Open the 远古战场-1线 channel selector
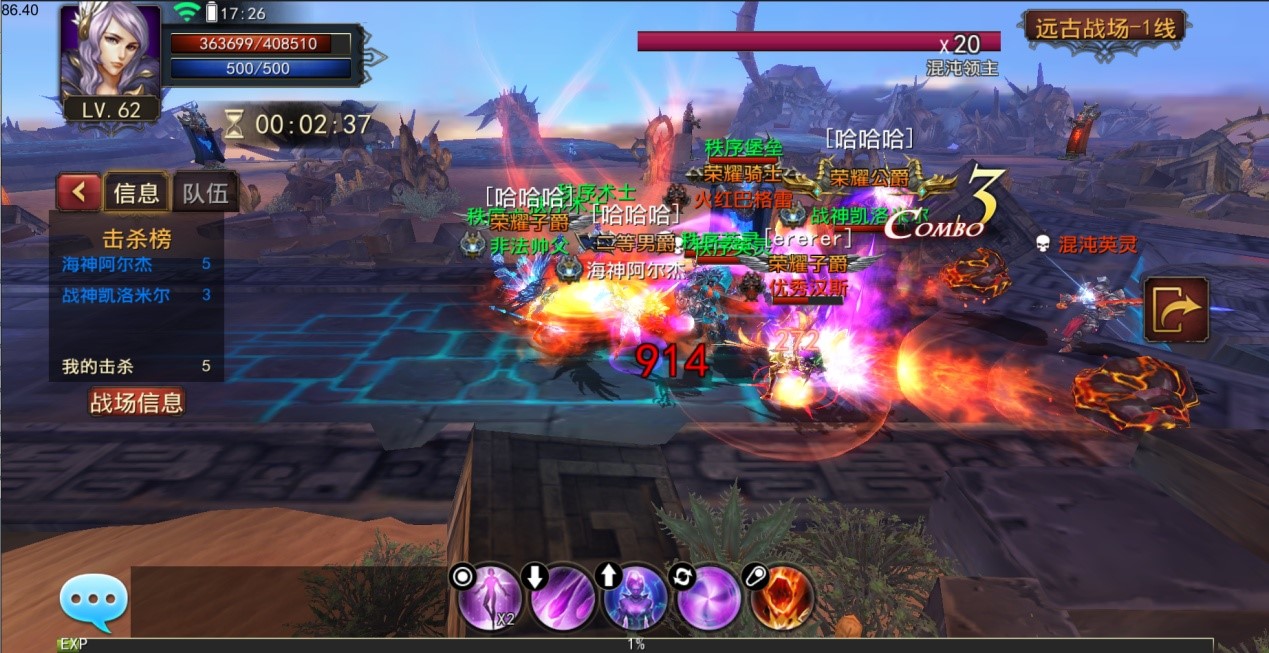The width and height of the screenshot is (1269, 653). coord(1104,28)
